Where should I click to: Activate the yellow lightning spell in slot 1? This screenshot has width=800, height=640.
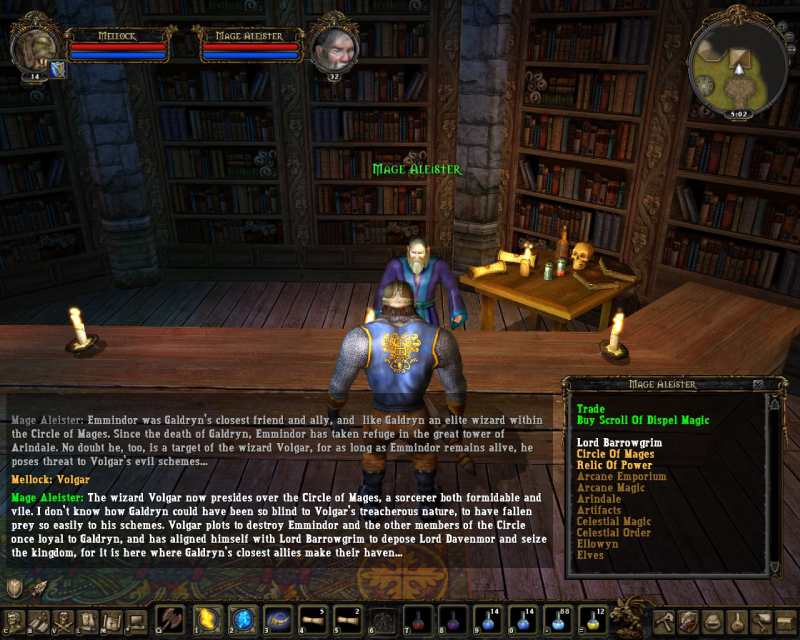click(208, 620)
